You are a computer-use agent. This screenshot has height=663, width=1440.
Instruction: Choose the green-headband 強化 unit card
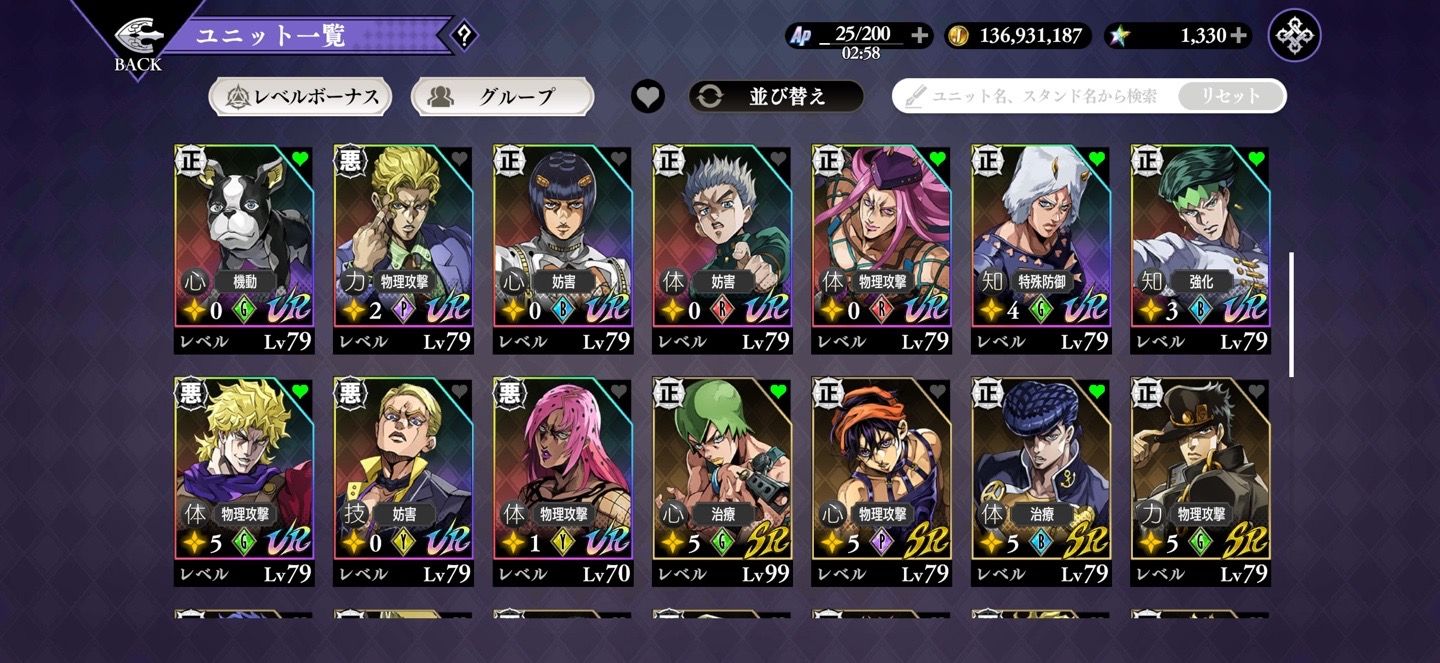click(1200, 249)
